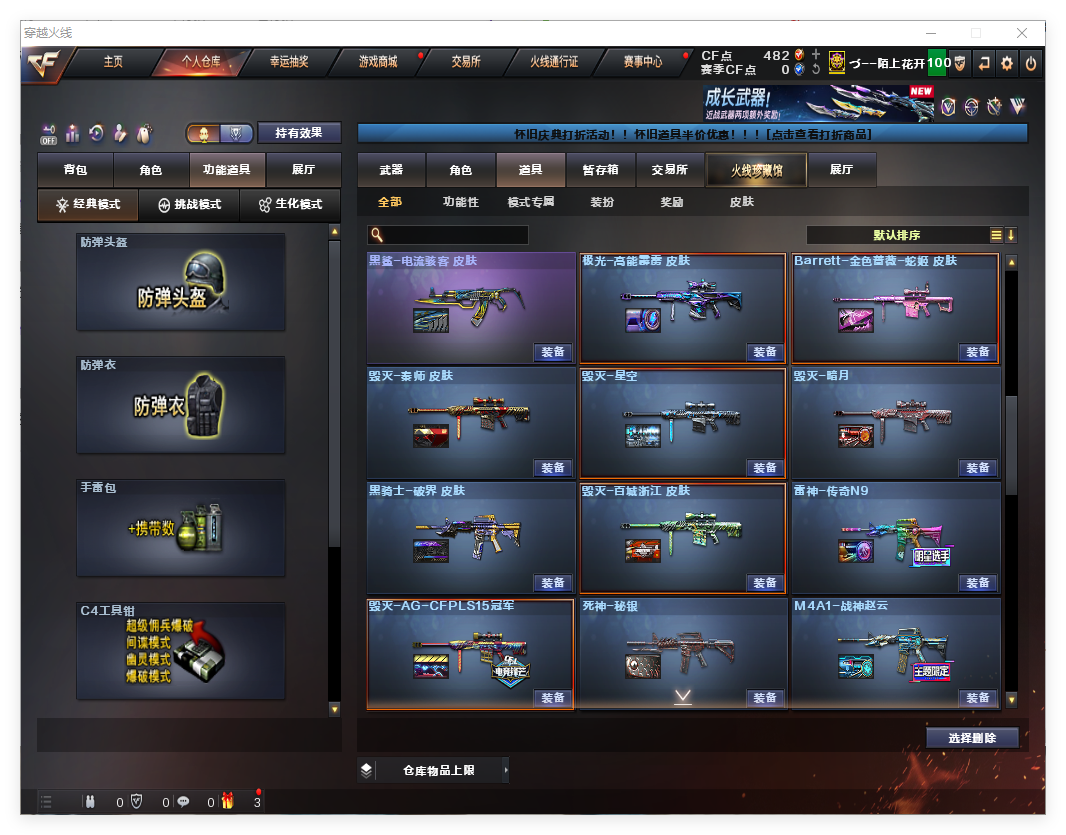Viewport: 1066px width, 835px height.
Task: Select the 功能性 item filter
Action: click(x=461, y=202)
